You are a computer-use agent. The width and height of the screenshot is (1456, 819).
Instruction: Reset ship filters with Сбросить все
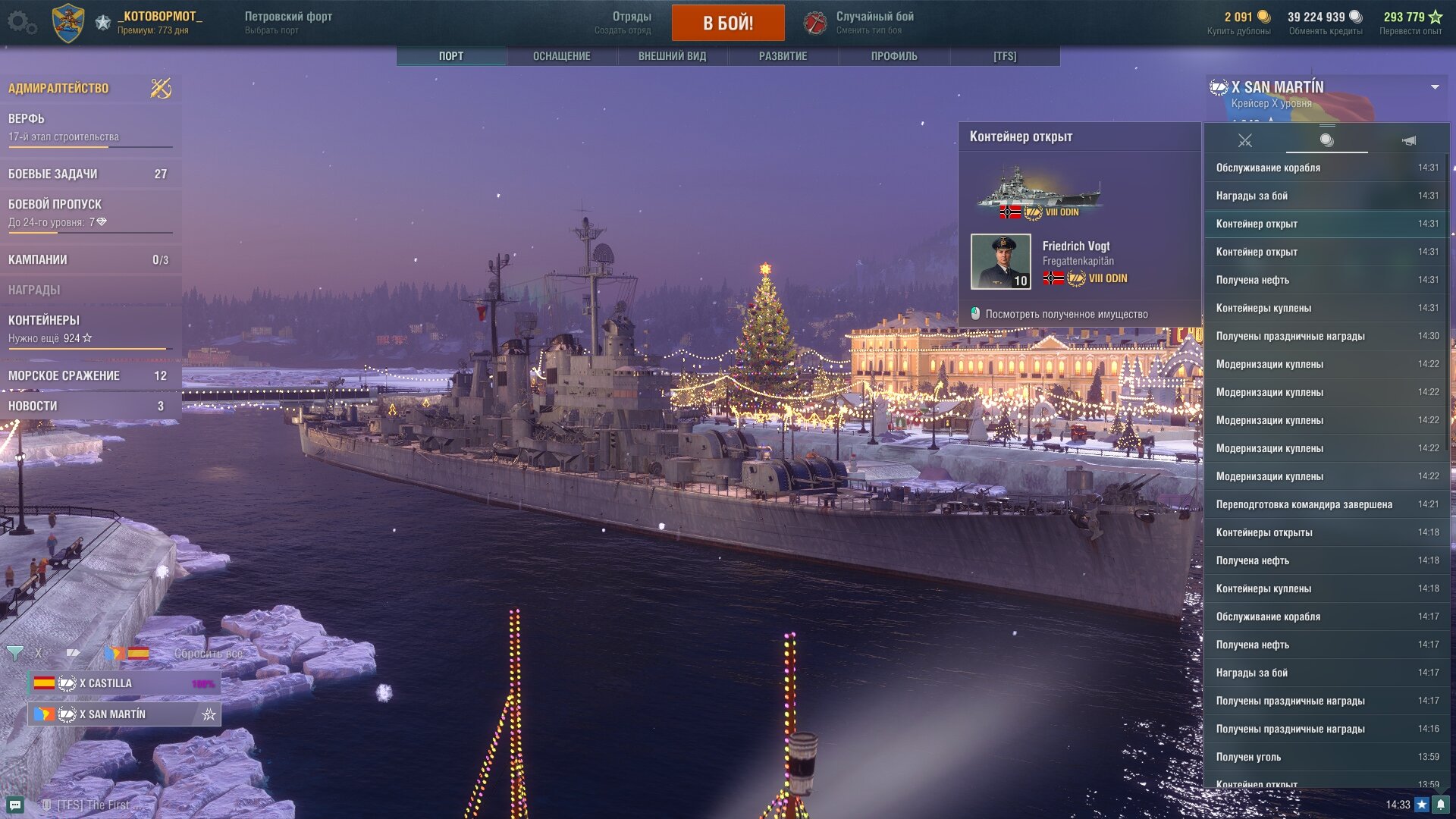coord(209,654)
